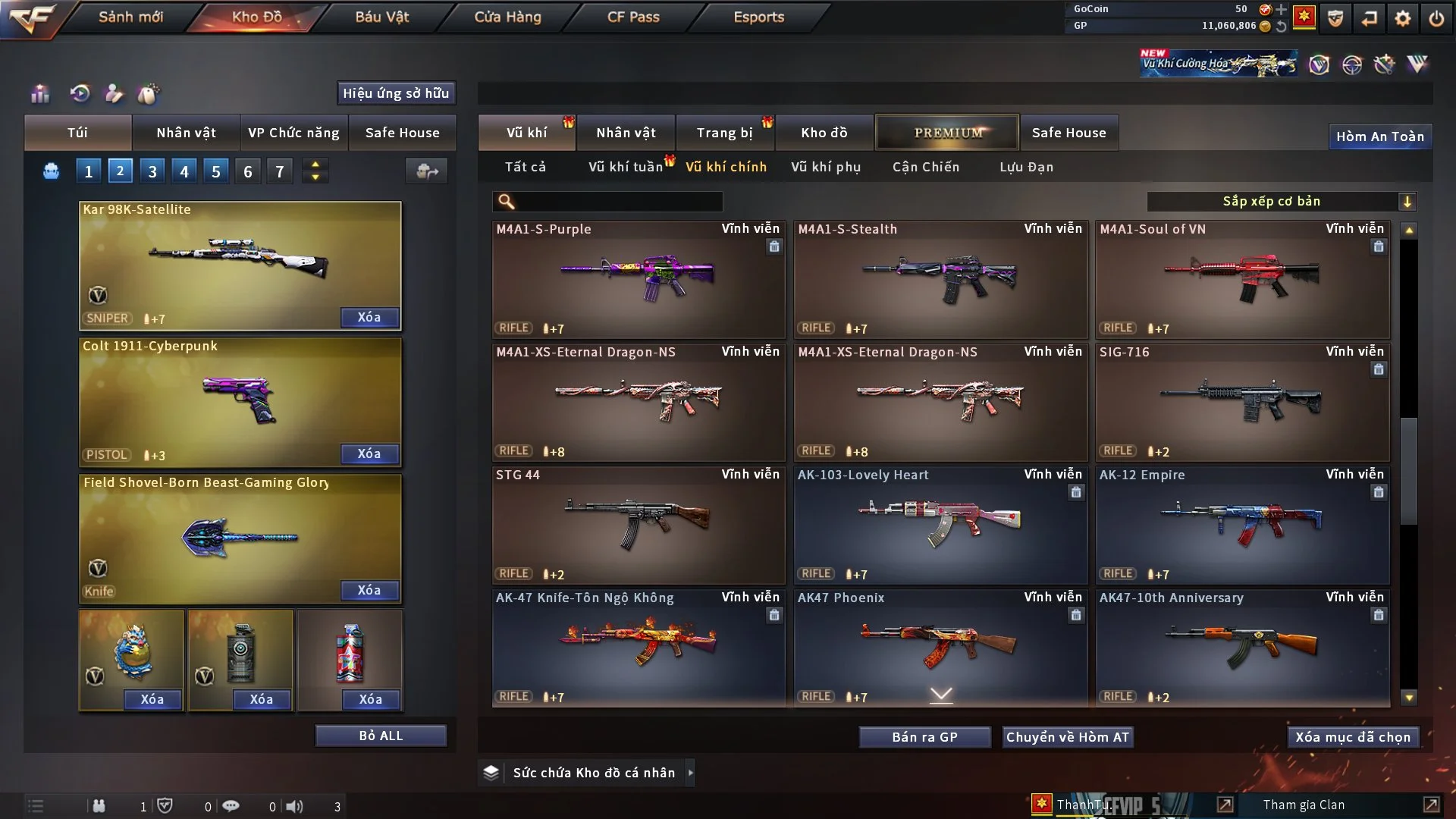The width and height of the screenshot is (1456, 819).
Task: Open the Sắp xếp cơ bản sort dropdown
Action: (1281, 202)
